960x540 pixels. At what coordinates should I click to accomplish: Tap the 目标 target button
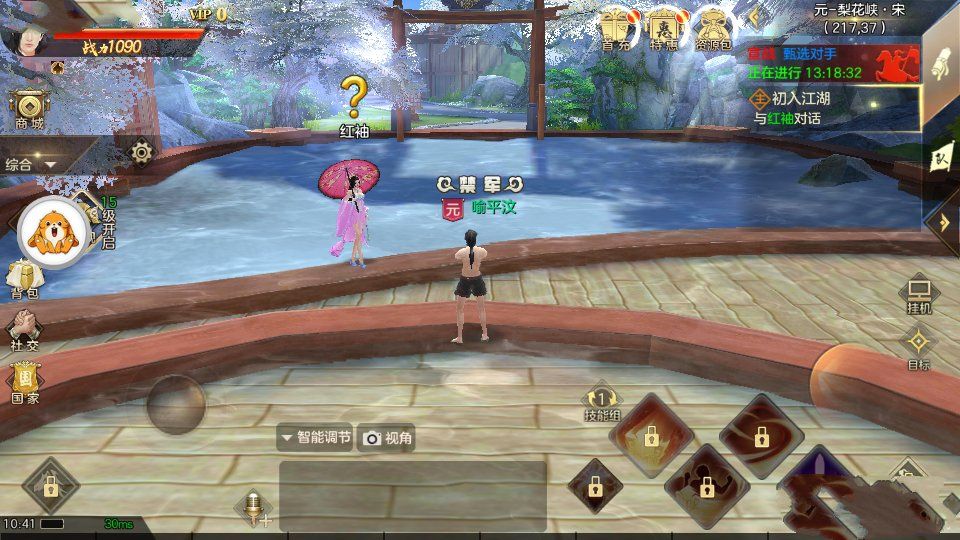(918, 348)
